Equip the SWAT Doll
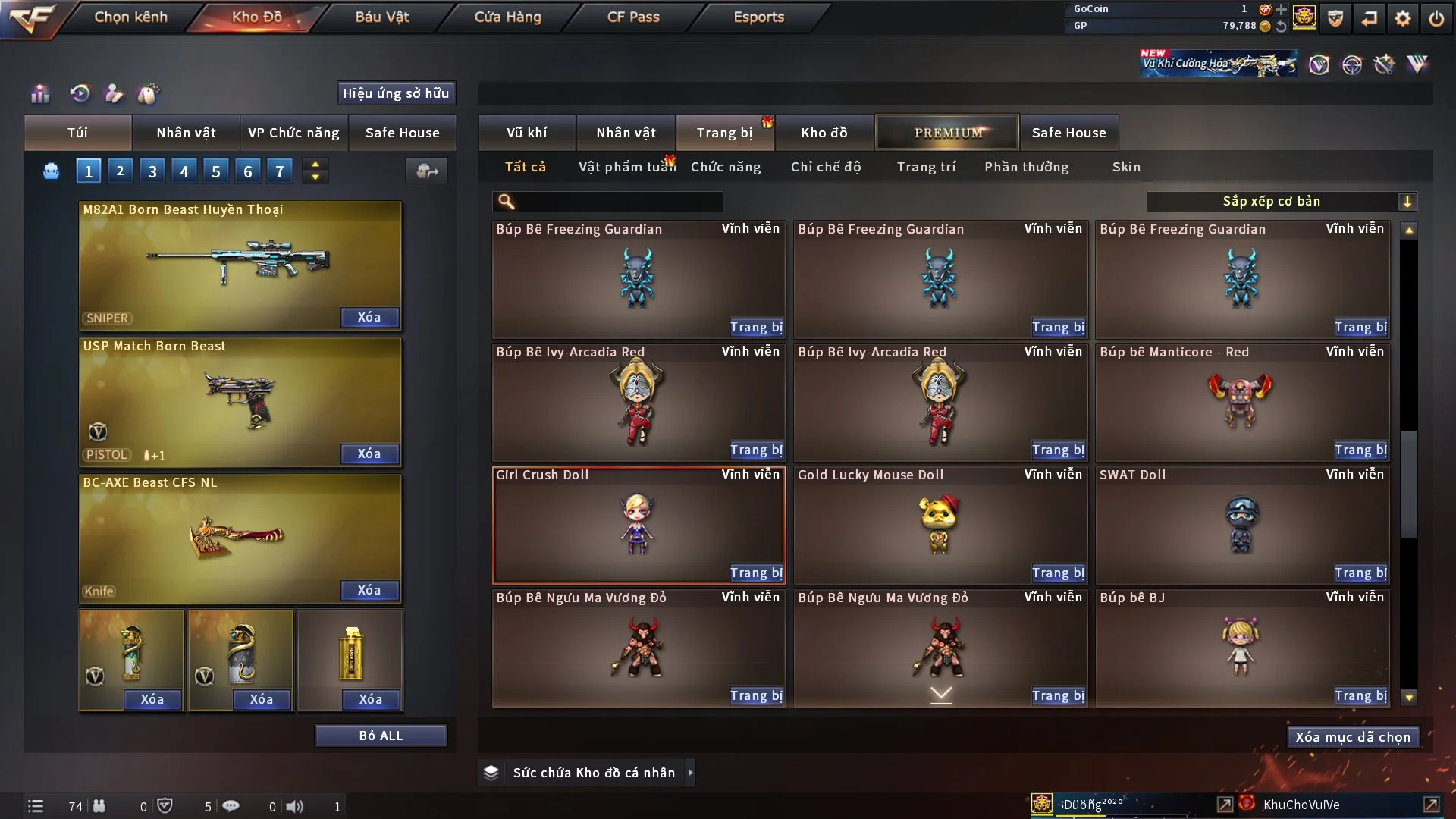 1360,573
